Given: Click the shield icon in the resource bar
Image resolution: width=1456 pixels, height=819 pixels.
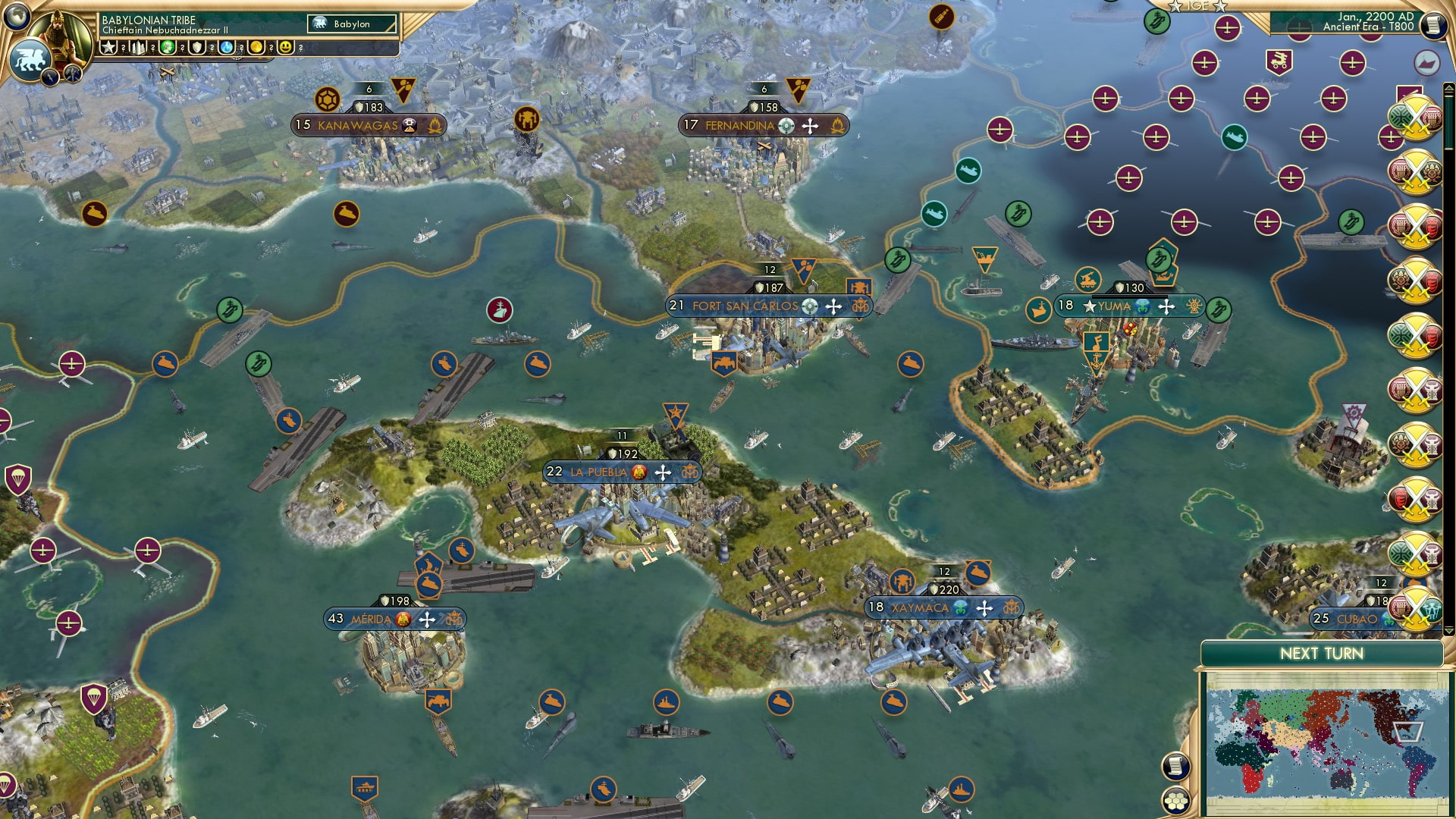Looking at the screenshot, I should [196, 48].
